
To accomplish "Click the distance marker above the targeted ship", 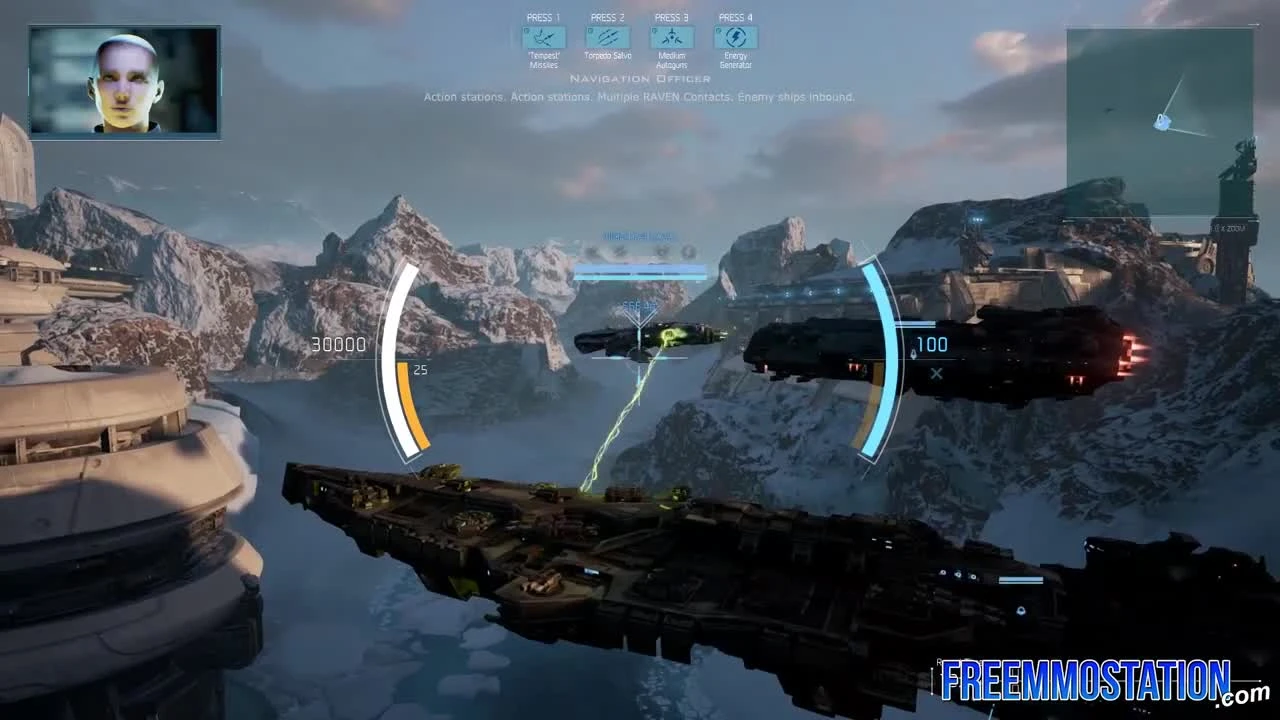I will click(x=637, y=305).
